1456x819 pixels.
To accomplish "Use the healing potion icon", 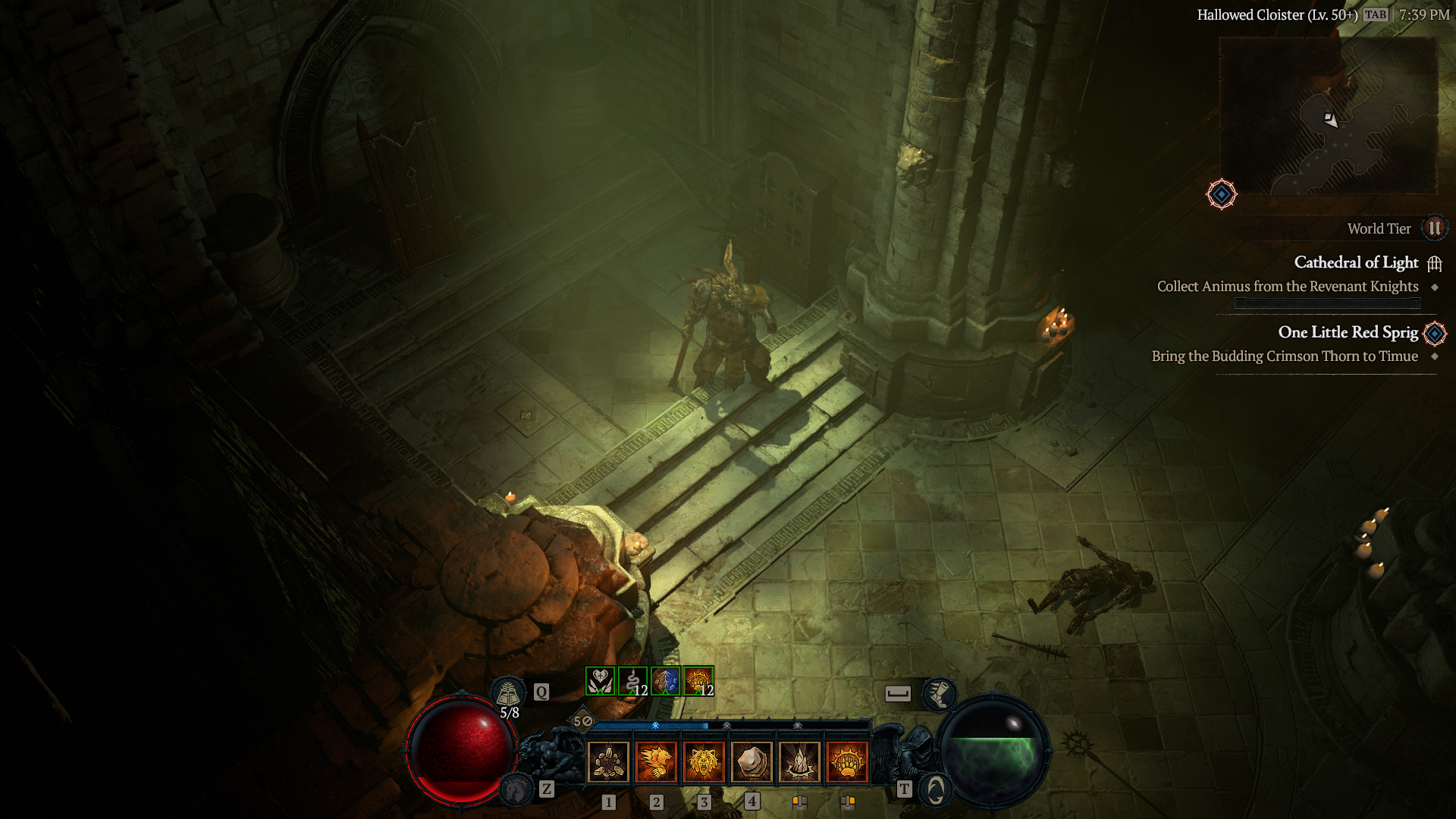I will [x=507, y=692].
